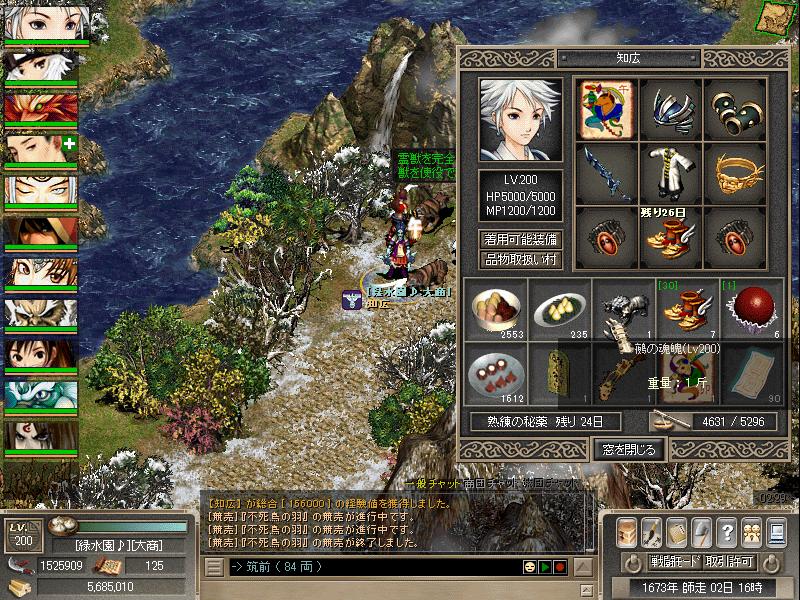Click the 着用可能装備 button
The height and width of the screenshot is (600, 800).
point(520,239)
